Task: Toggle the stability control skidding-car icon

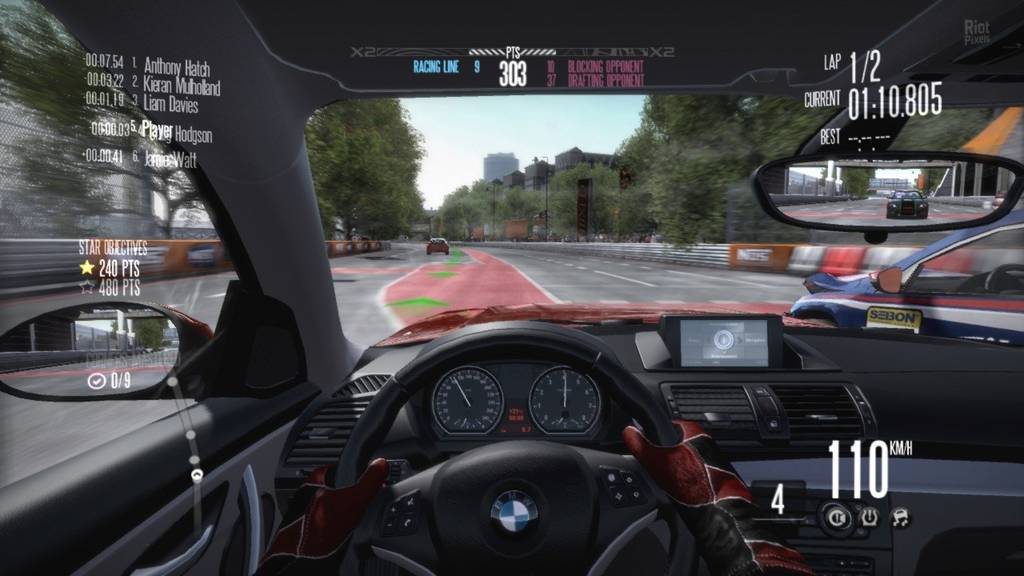Action: (900, 516)
